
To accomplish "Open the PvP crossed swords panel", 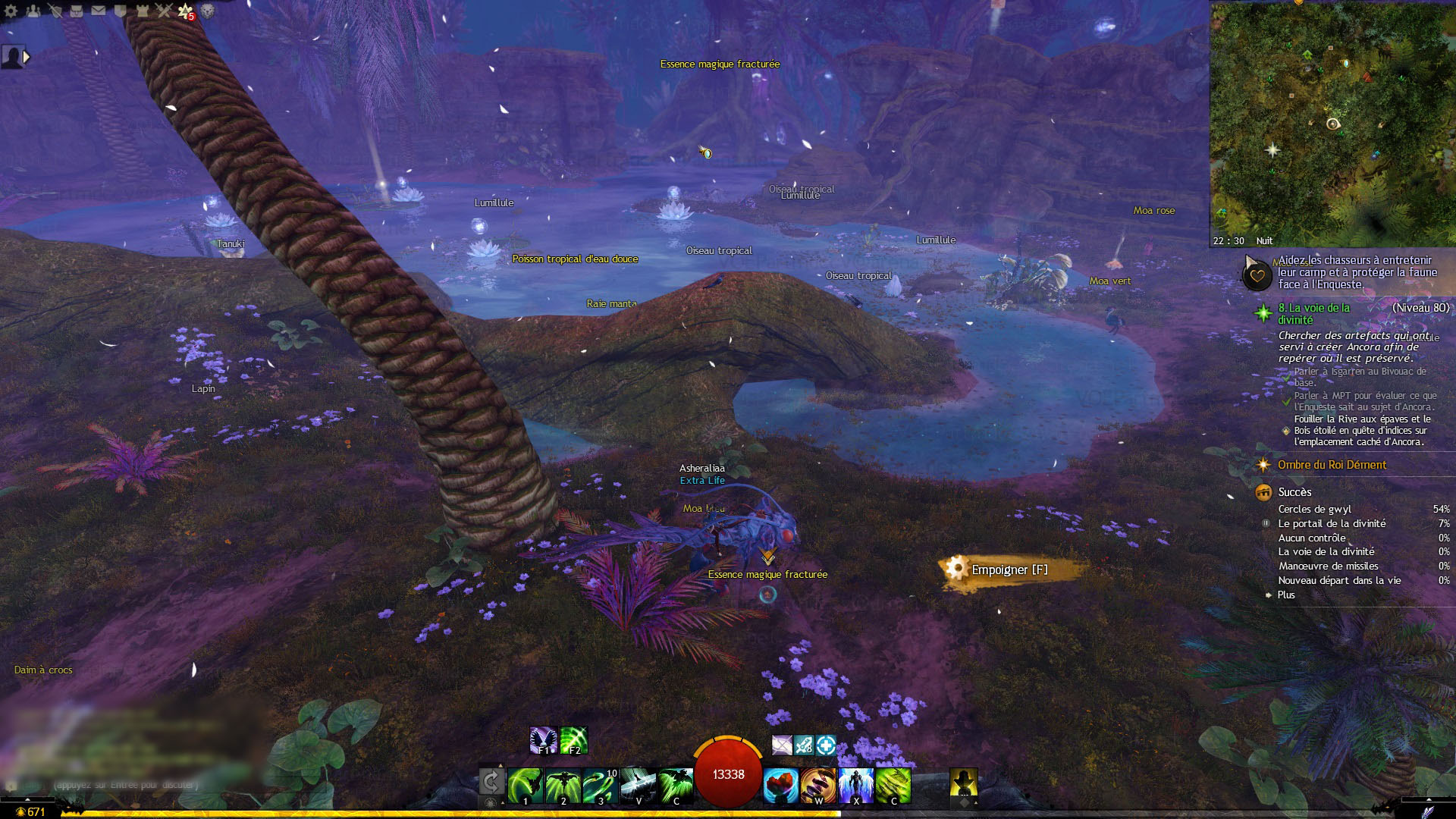I will pos(164,11).
